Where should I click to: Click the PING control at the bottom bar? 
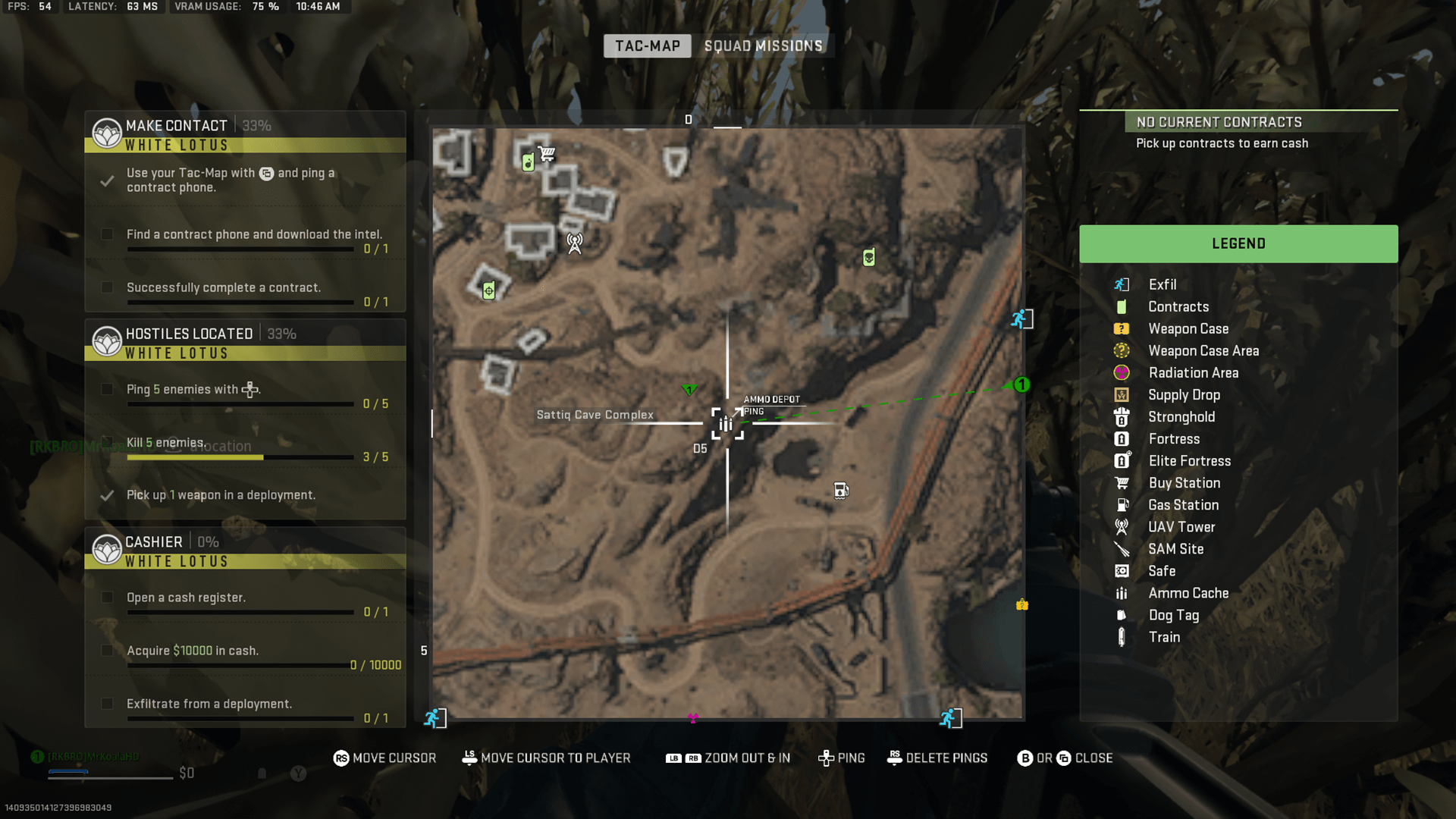pos(842,758)
